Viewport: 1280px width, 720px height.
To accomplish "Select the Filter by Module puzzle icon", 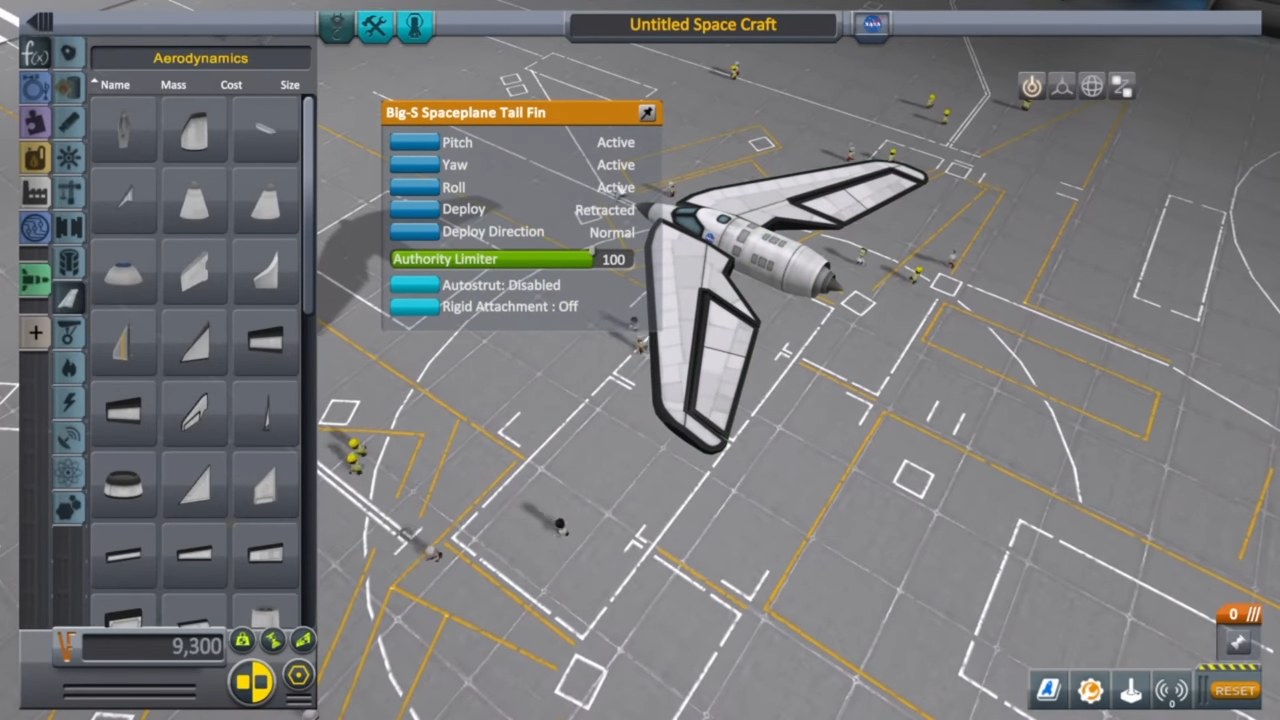I will [x=35, y=121].
